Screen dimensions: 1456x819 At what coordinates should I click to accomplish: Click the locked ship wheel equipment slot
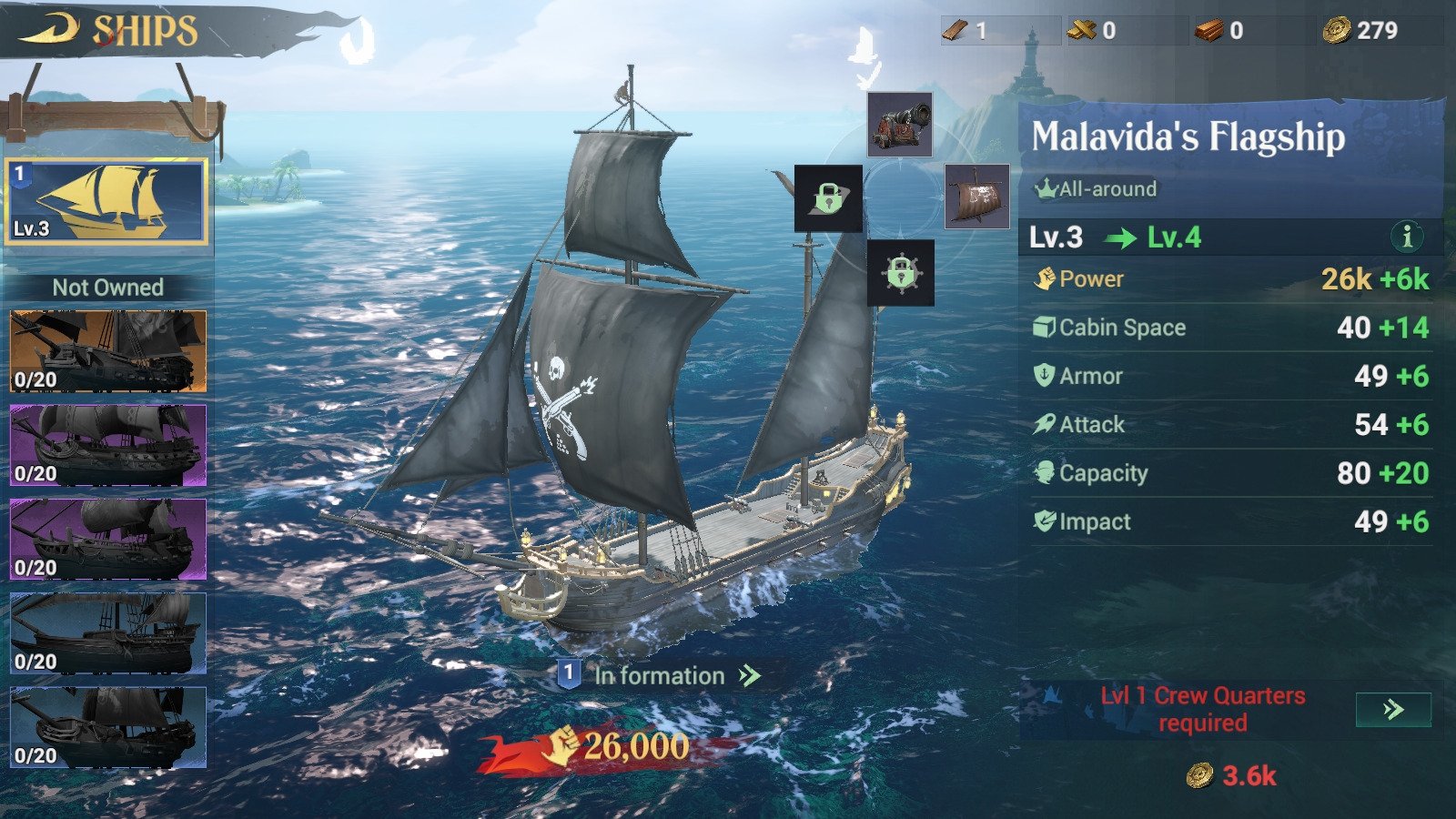[x=899, y=273]
